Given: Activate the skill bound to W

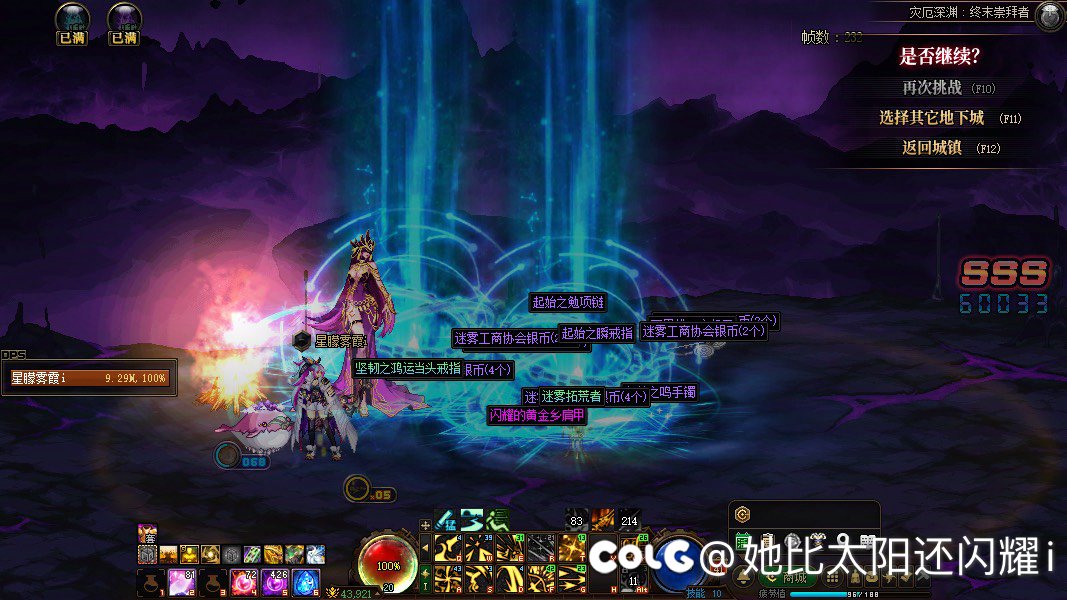Looking at the screenshot, I should tap(478, 548).
